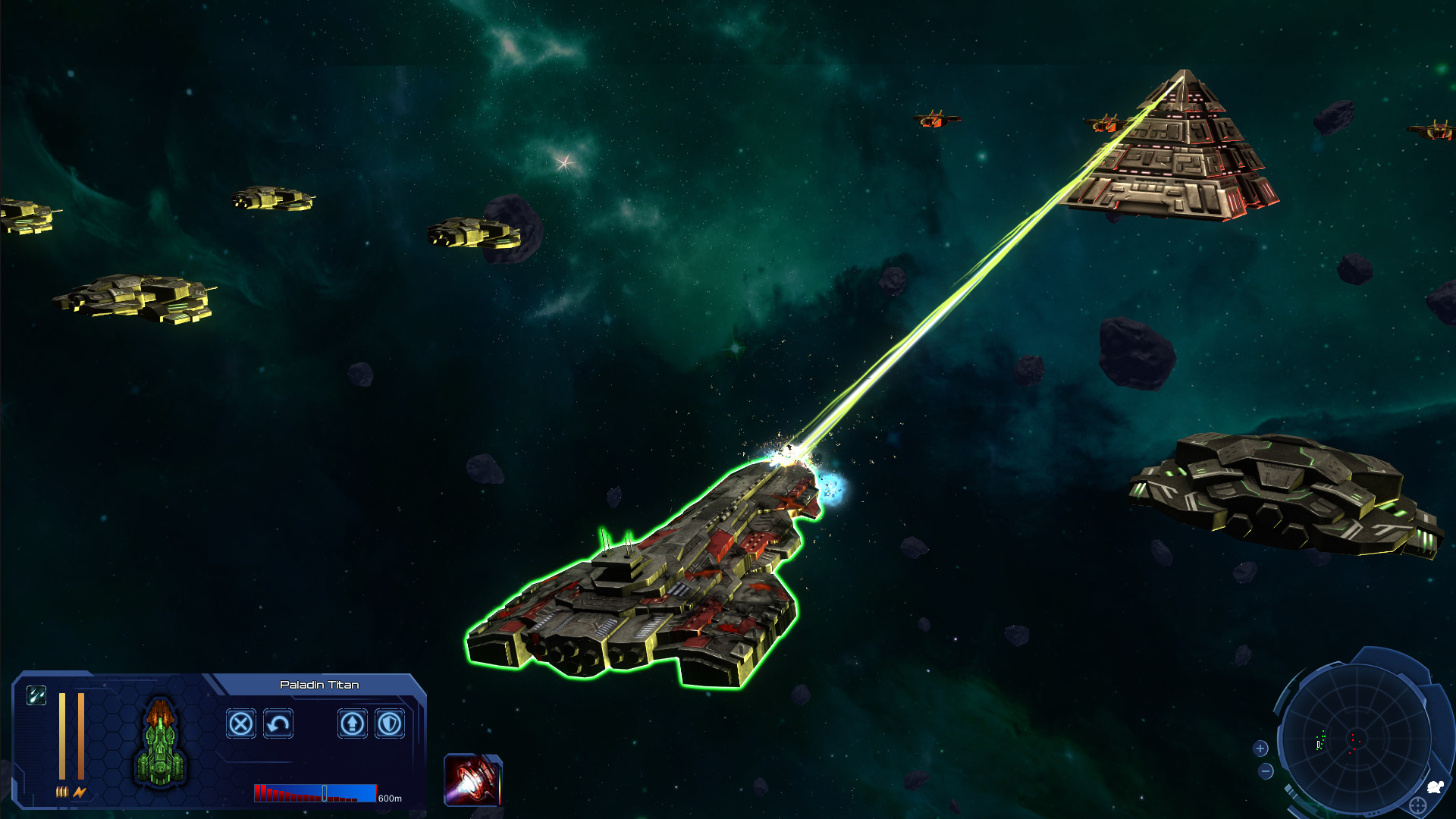
Task: Toggle the engine boost ability thumbnail
Action: pyautogui.click(x=473, y=780)
